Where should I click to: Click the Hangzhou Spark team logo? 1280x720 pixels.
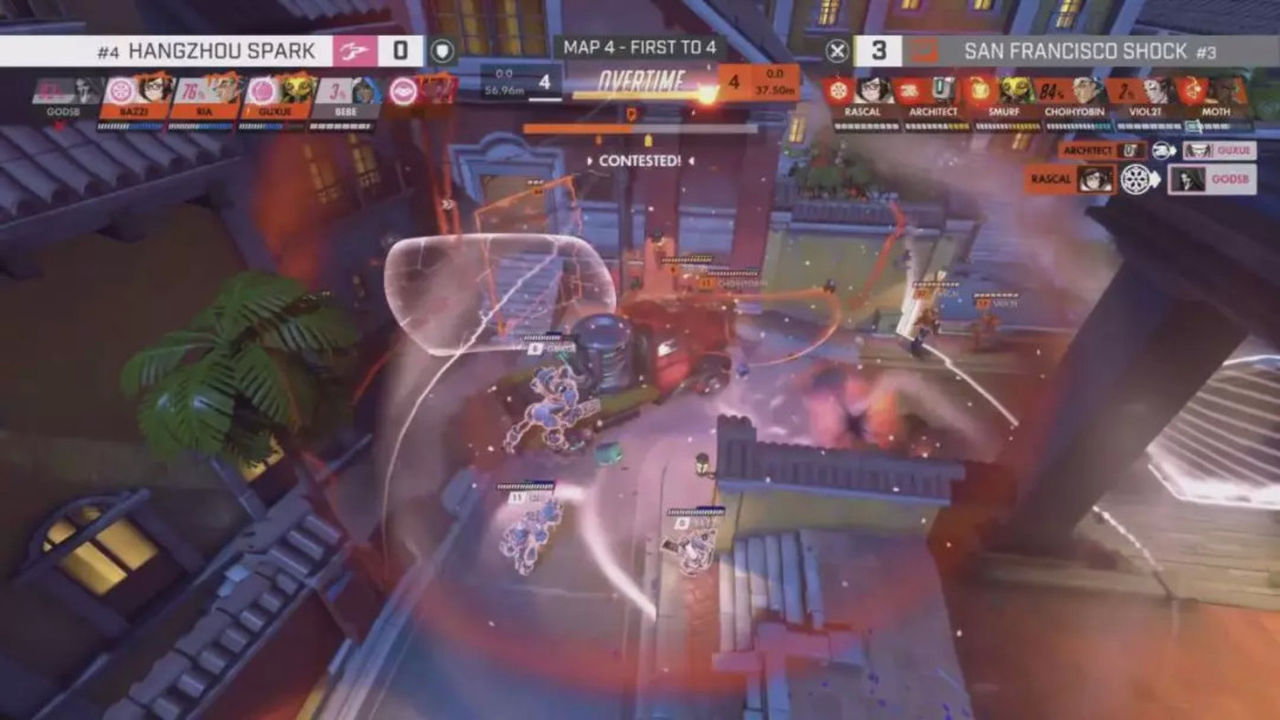point(355,50)
